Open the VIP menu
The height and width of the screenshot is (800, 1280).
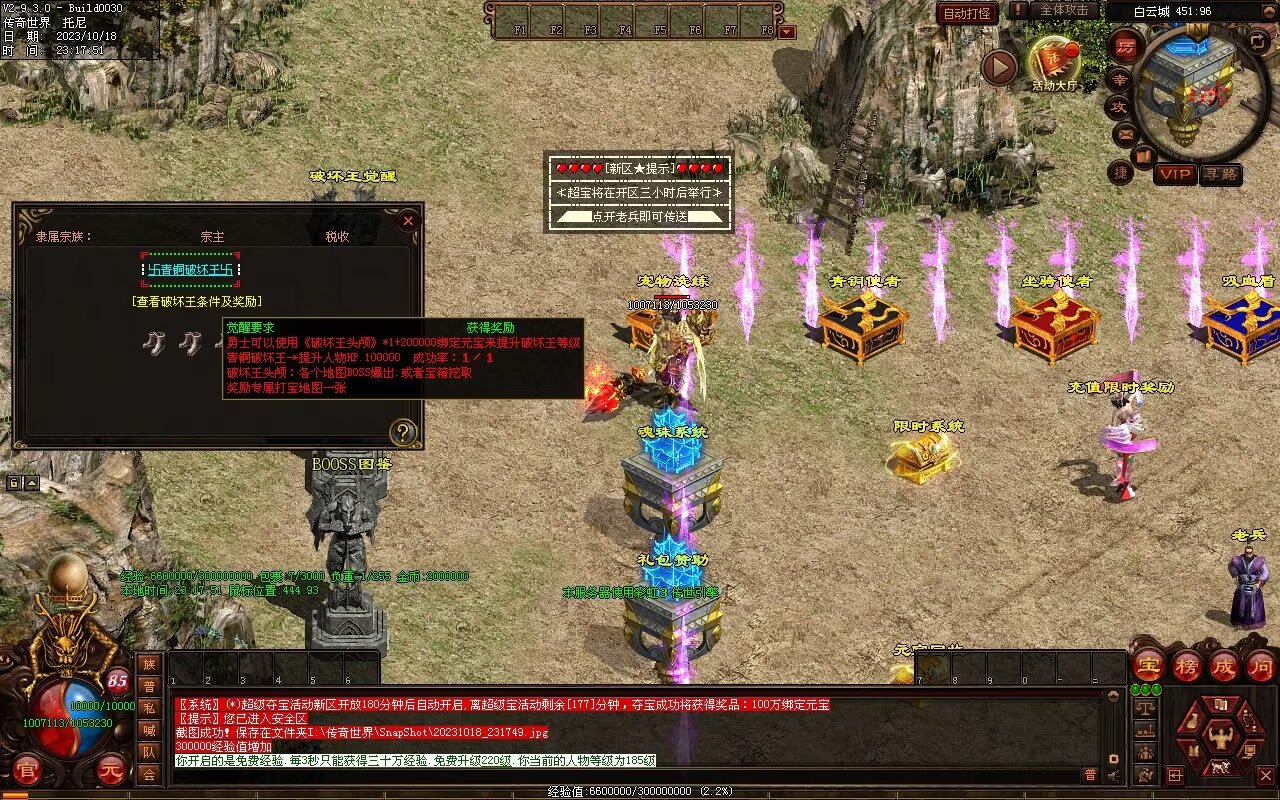coord(1176,174)
